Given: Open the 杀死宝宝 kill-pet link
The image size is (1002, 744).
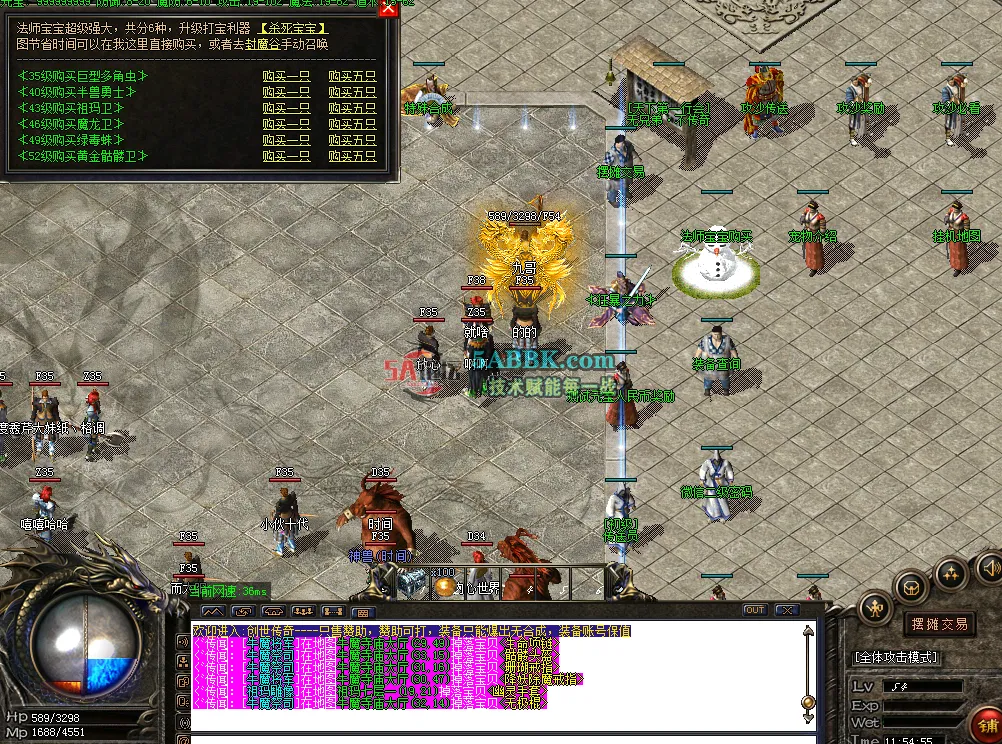Looking at the screenshot, I should (294, 28).
